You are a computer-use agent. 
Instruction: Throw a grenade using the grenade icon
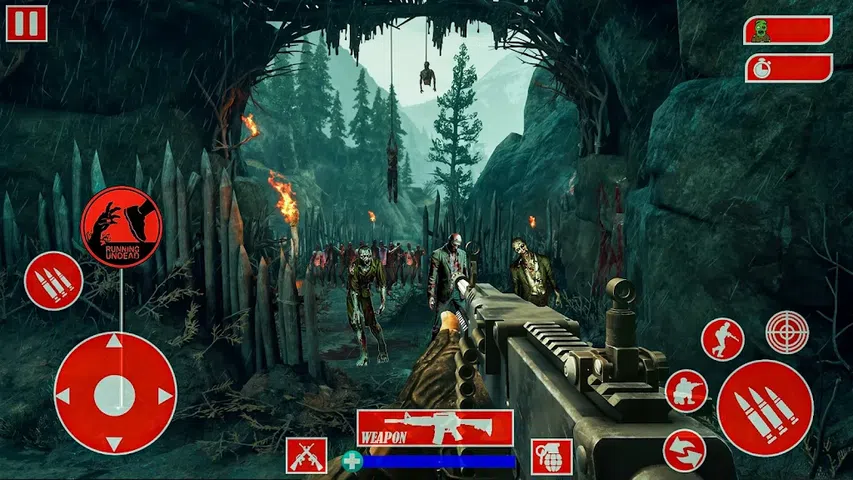pyautogui.click(x=551, y=456)
